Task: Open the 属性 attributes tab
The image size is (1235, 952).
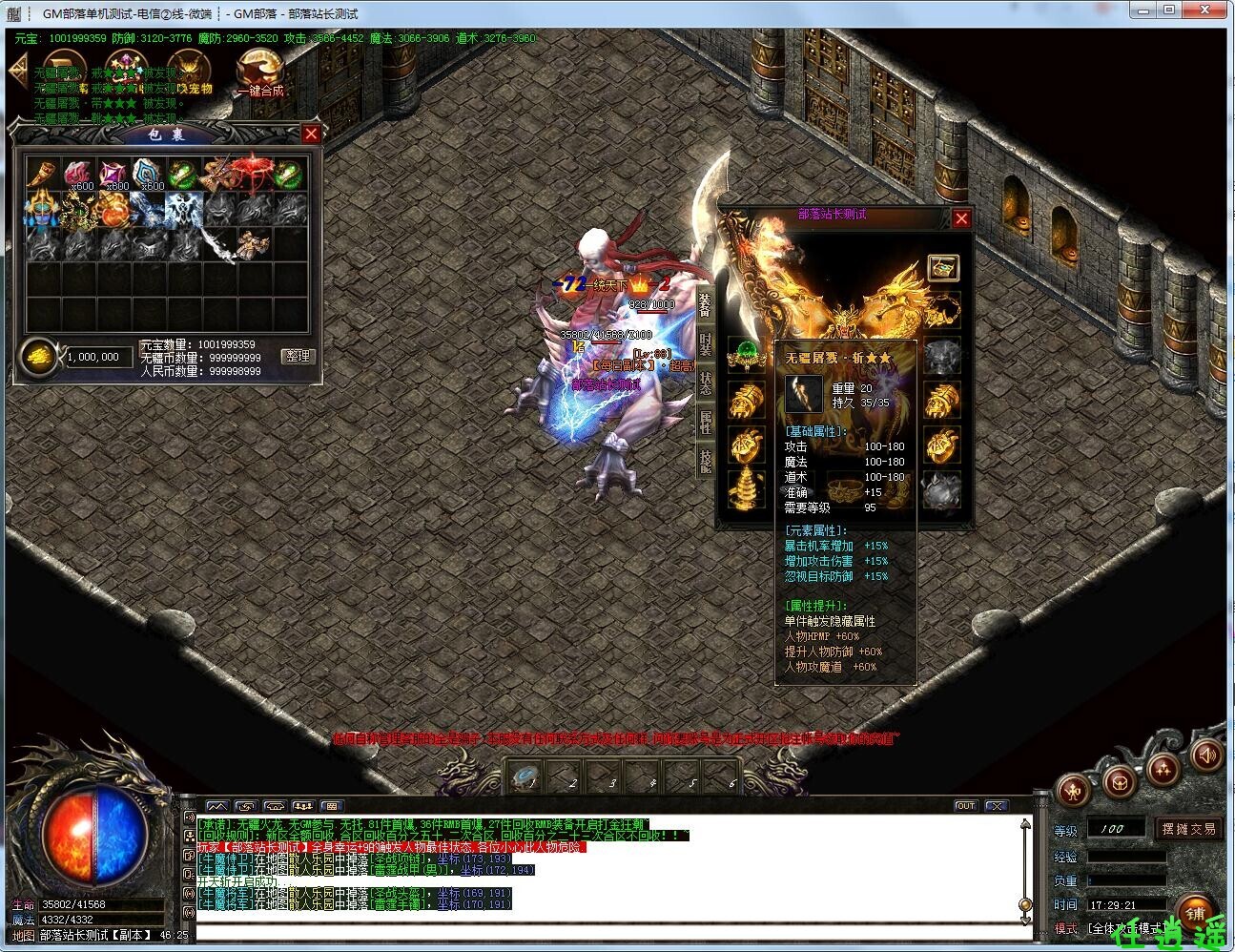Action: [706, 422]
